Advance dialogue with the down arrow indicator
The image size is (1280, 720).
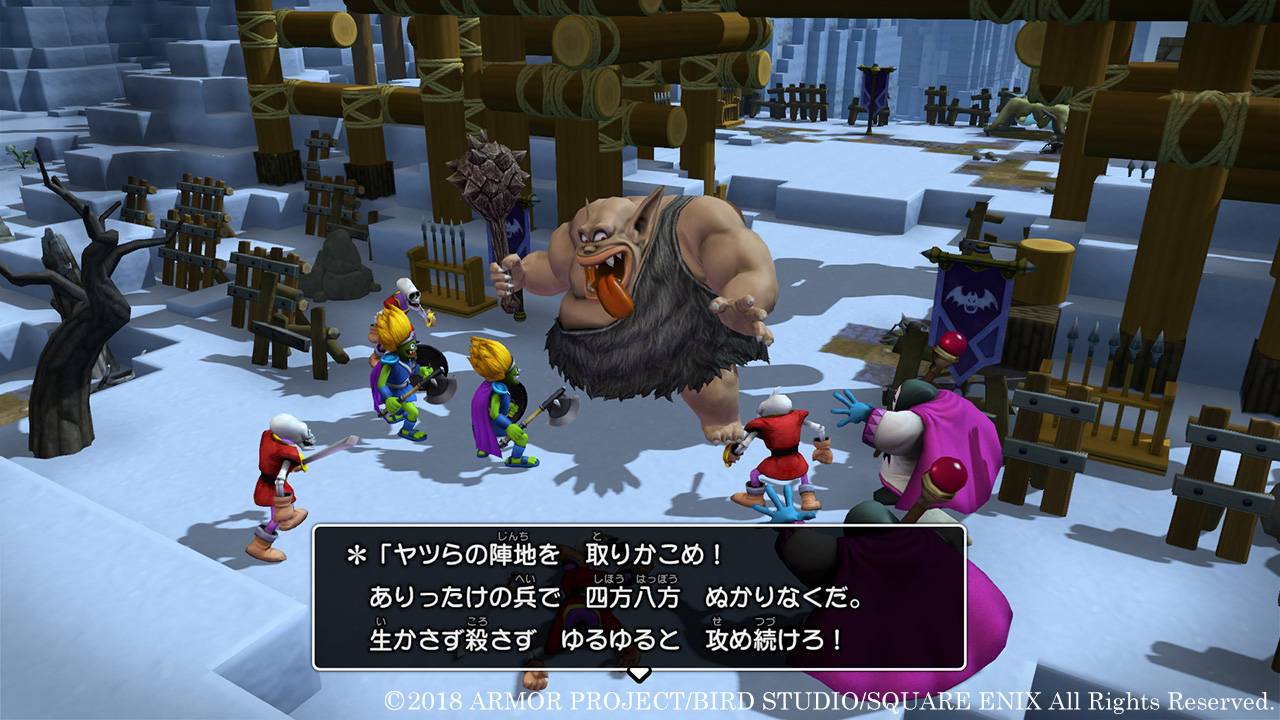[x=639, y=674]
